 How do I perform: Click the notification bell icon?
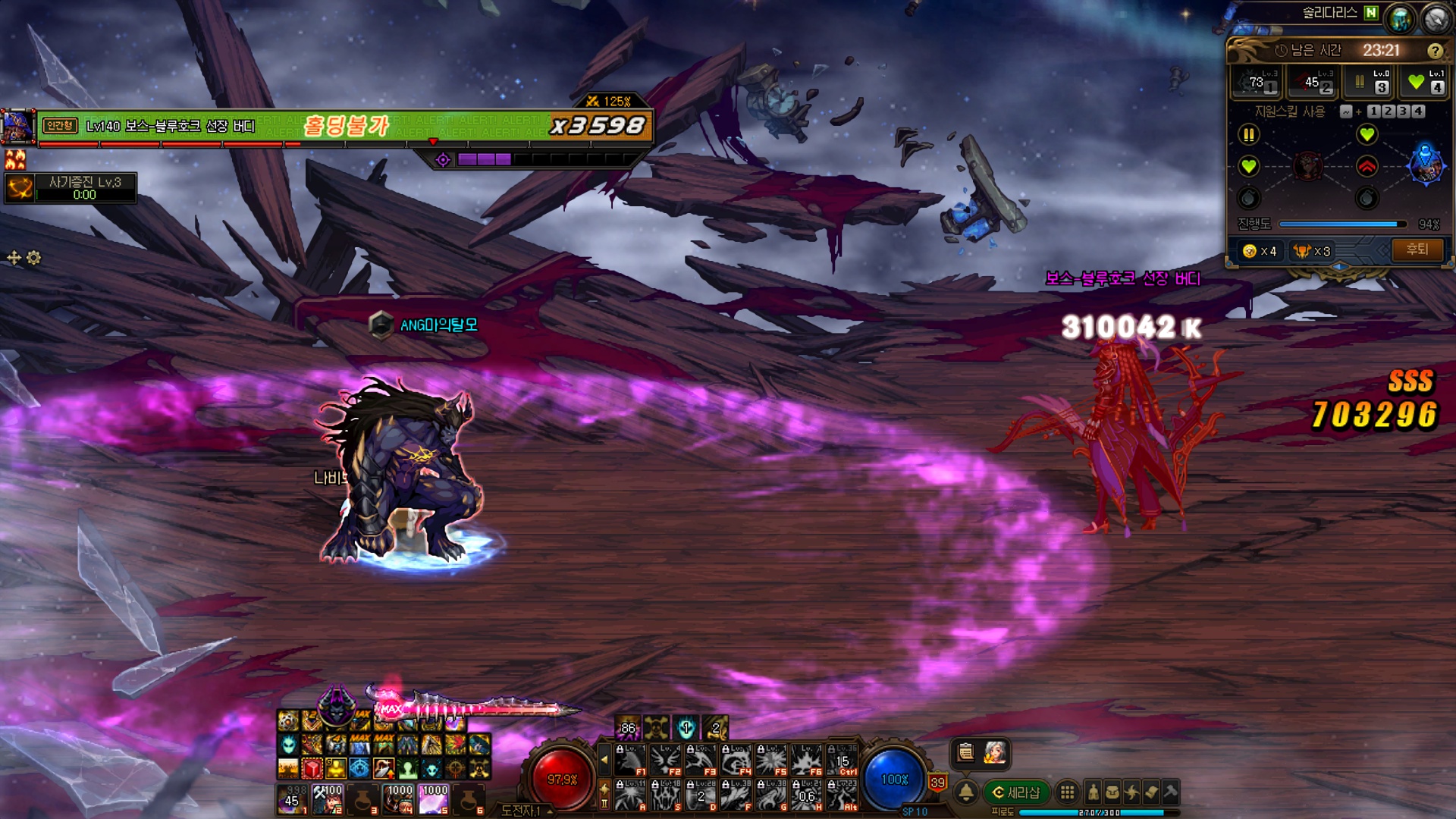(966, 792)
